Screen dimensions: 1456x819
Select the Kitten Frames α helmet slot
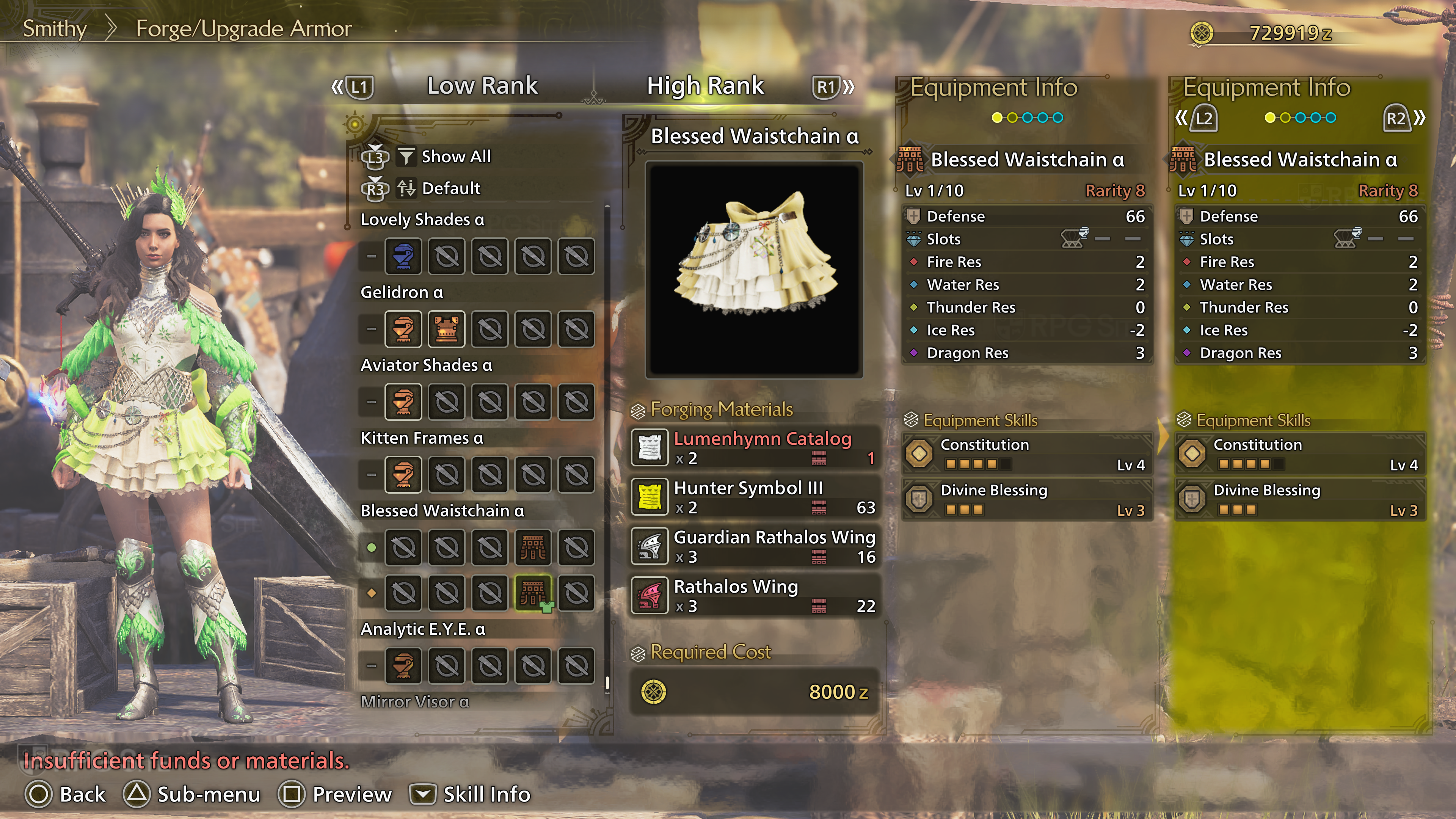coord(403,475)
